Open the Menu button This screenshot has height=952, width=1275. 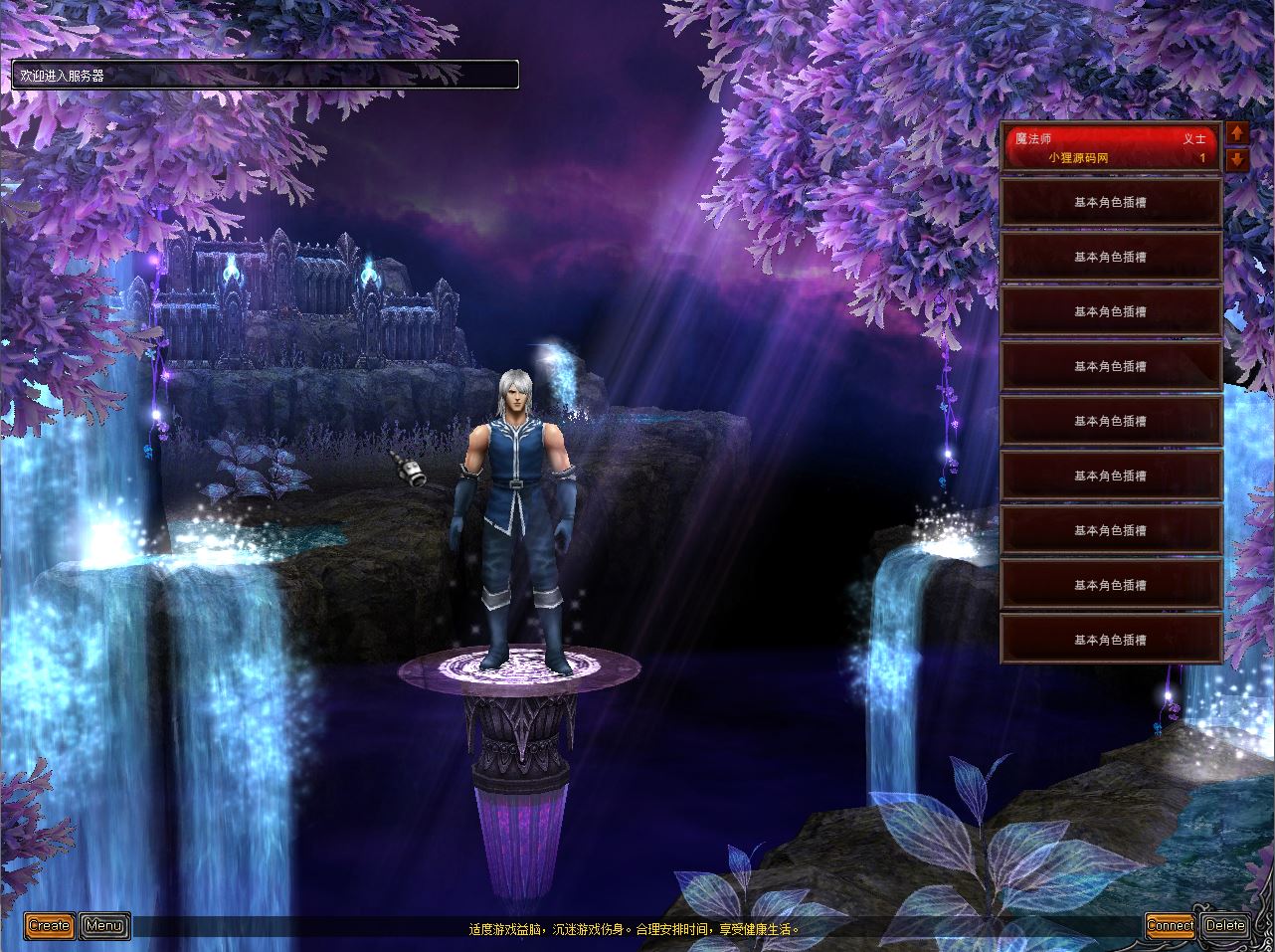pyautogui.click(x=104, y=926)
